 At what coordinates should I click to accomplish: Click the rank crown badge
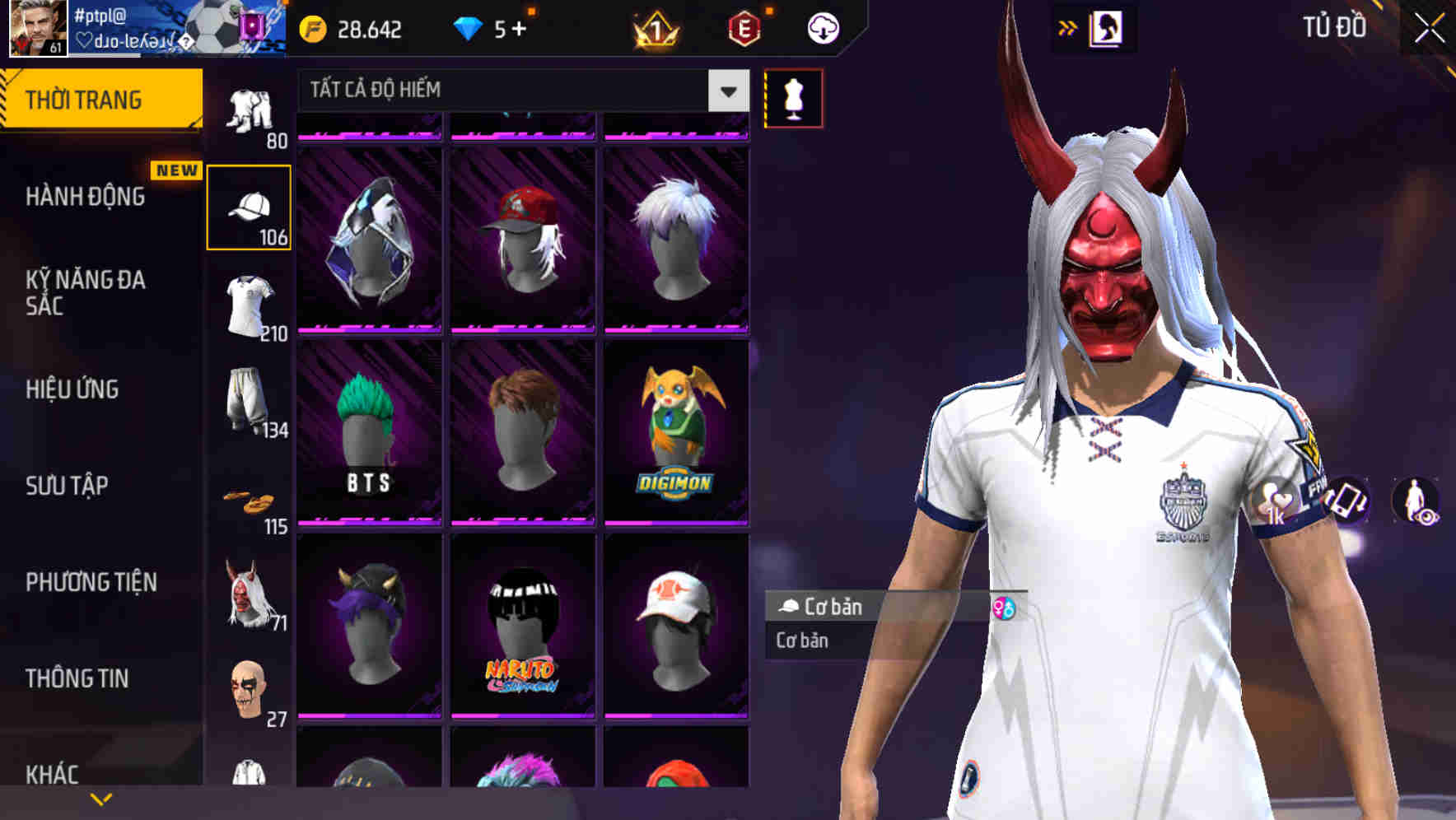(x=653, y=30)
